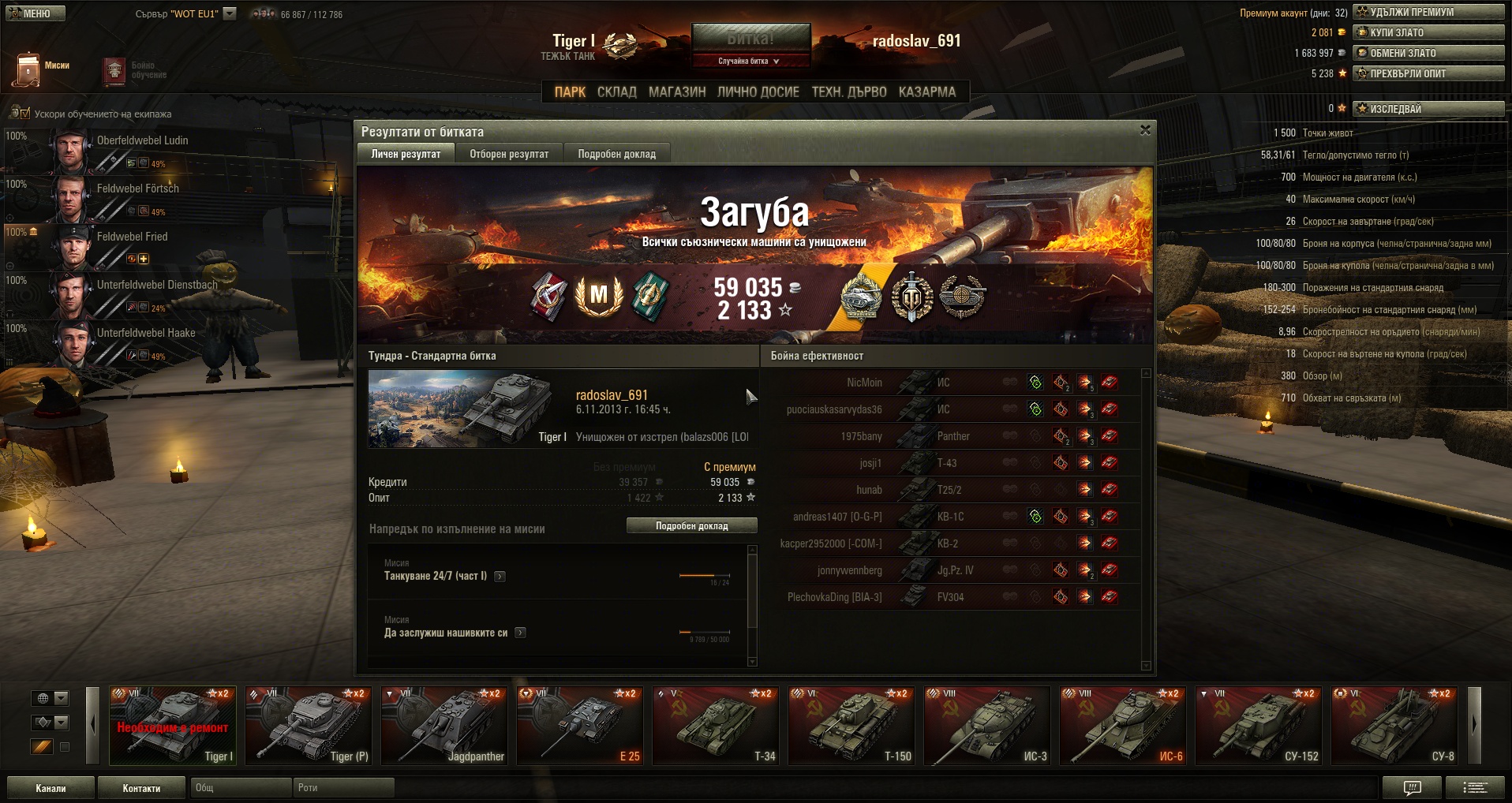The image size is (1512, 803).
Task: Click the Подробен доклад button under credits
Action: click(691, 526)
